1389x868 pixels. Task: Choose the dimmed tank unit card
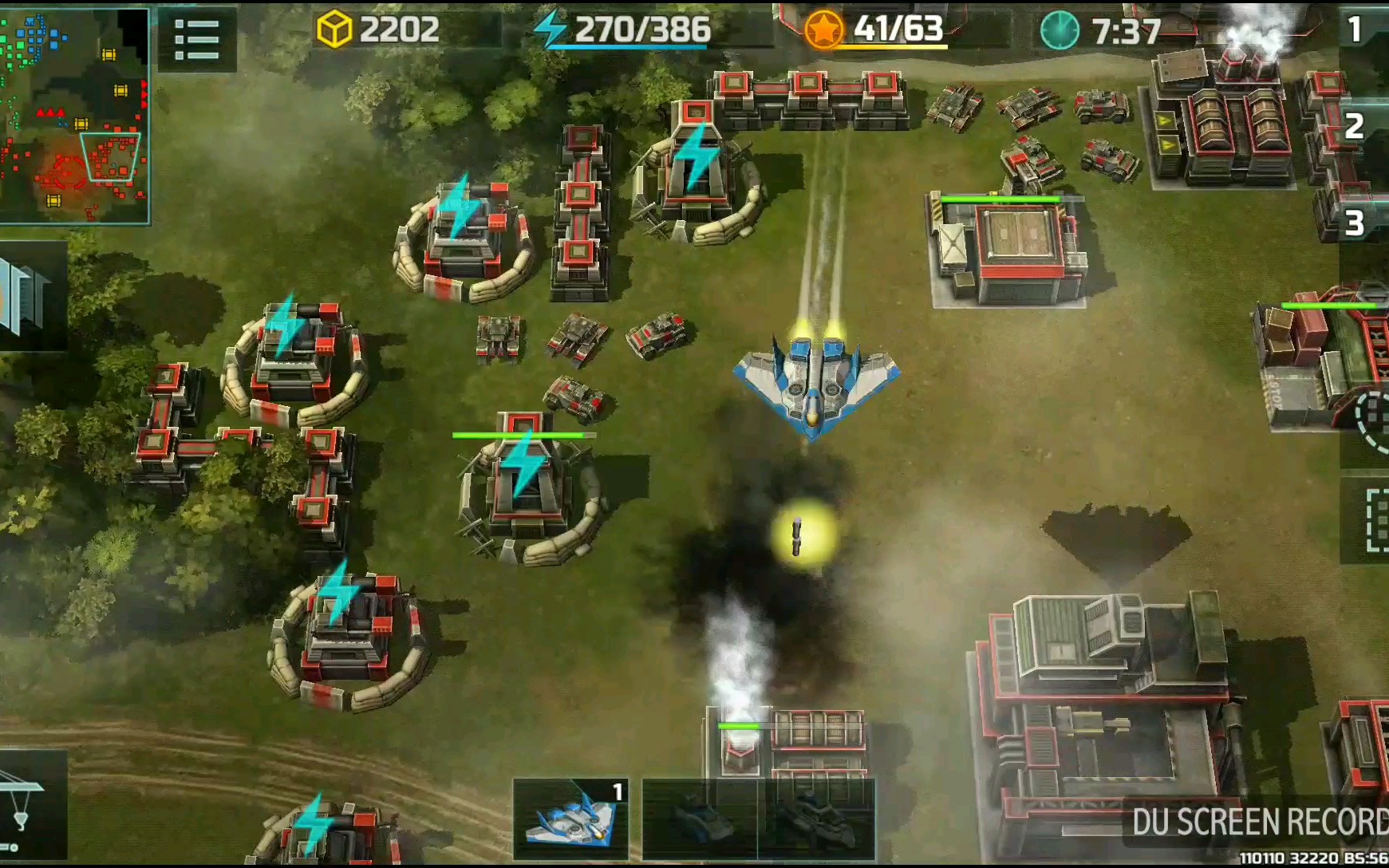[x=700, y=819]
